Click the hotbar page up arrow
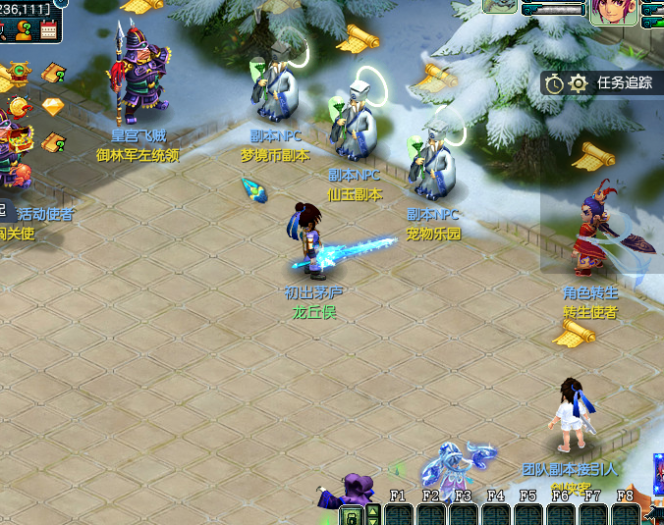This screenshot has width=664, height=525. (373, 510)
